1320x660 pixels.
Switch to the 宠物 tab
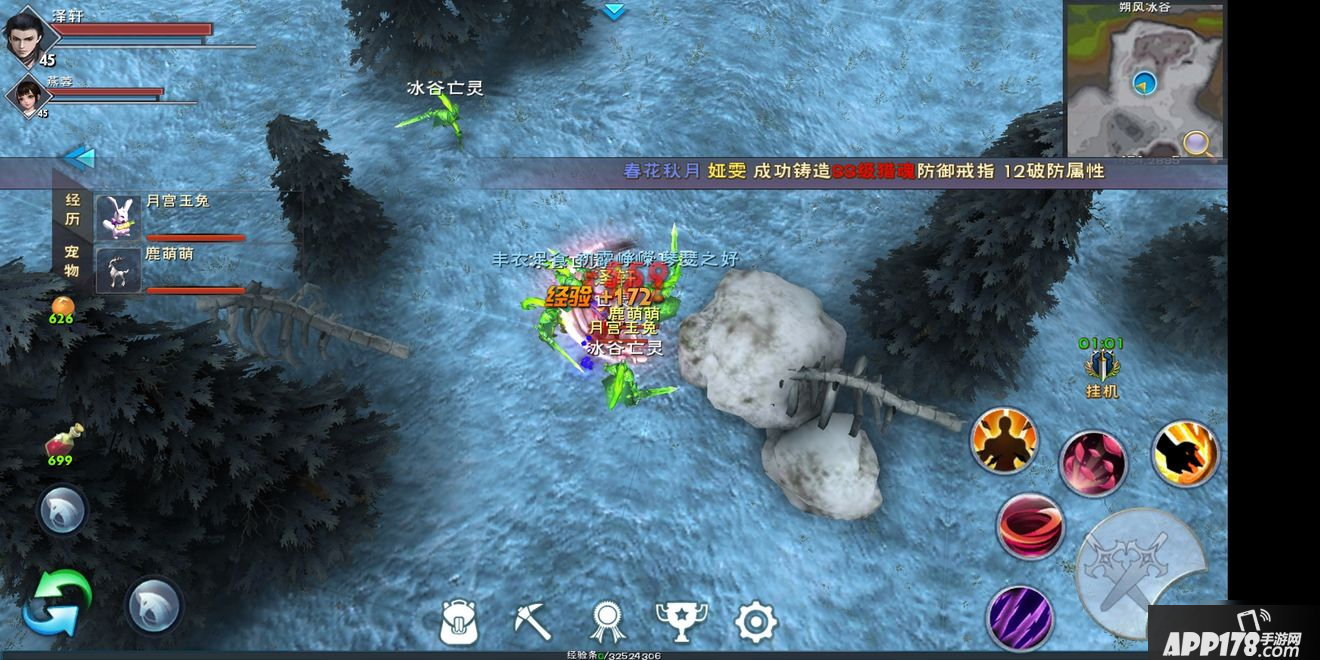72,260
